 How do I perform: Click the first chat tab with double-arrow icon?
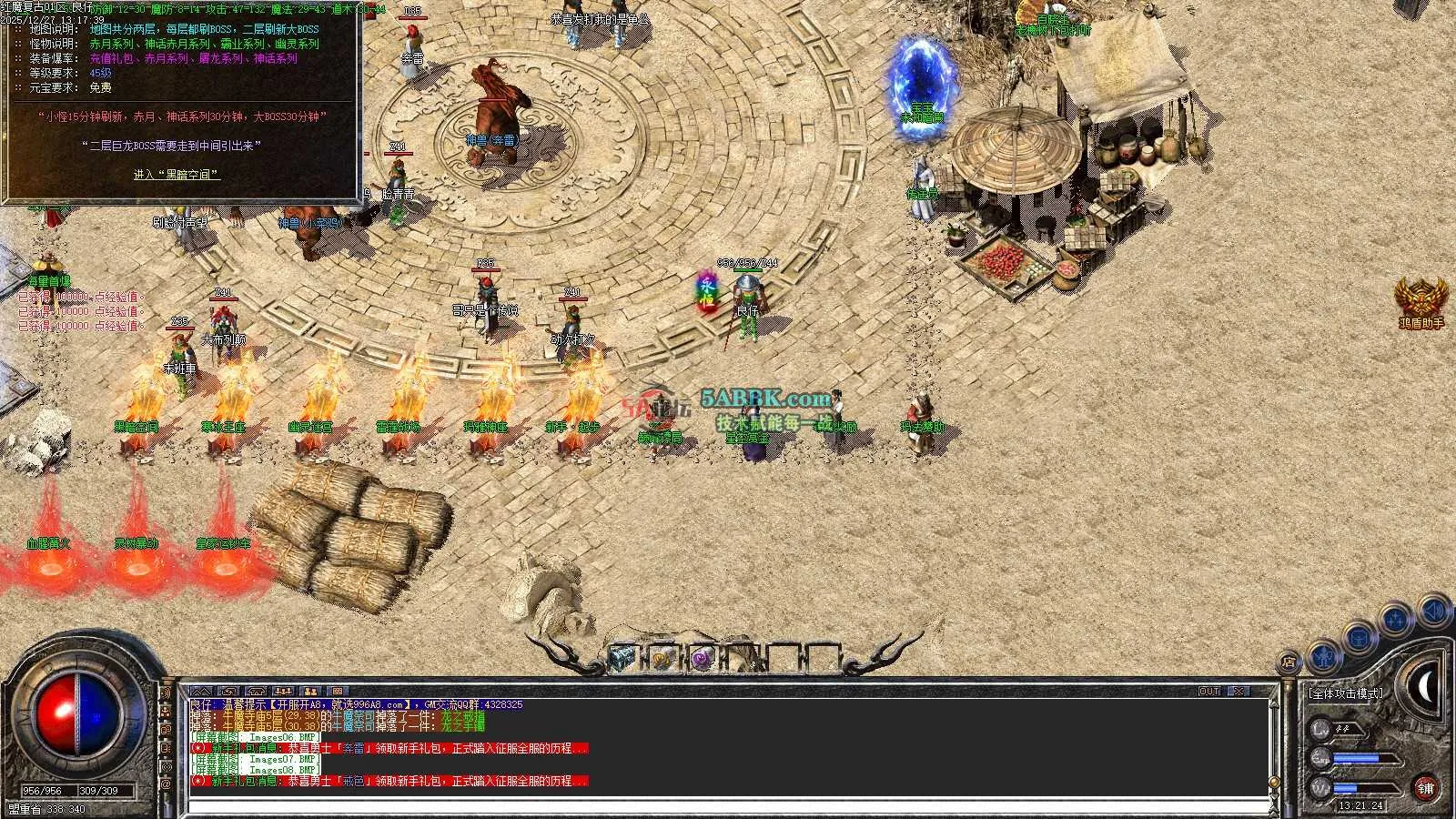click(201, 692)
